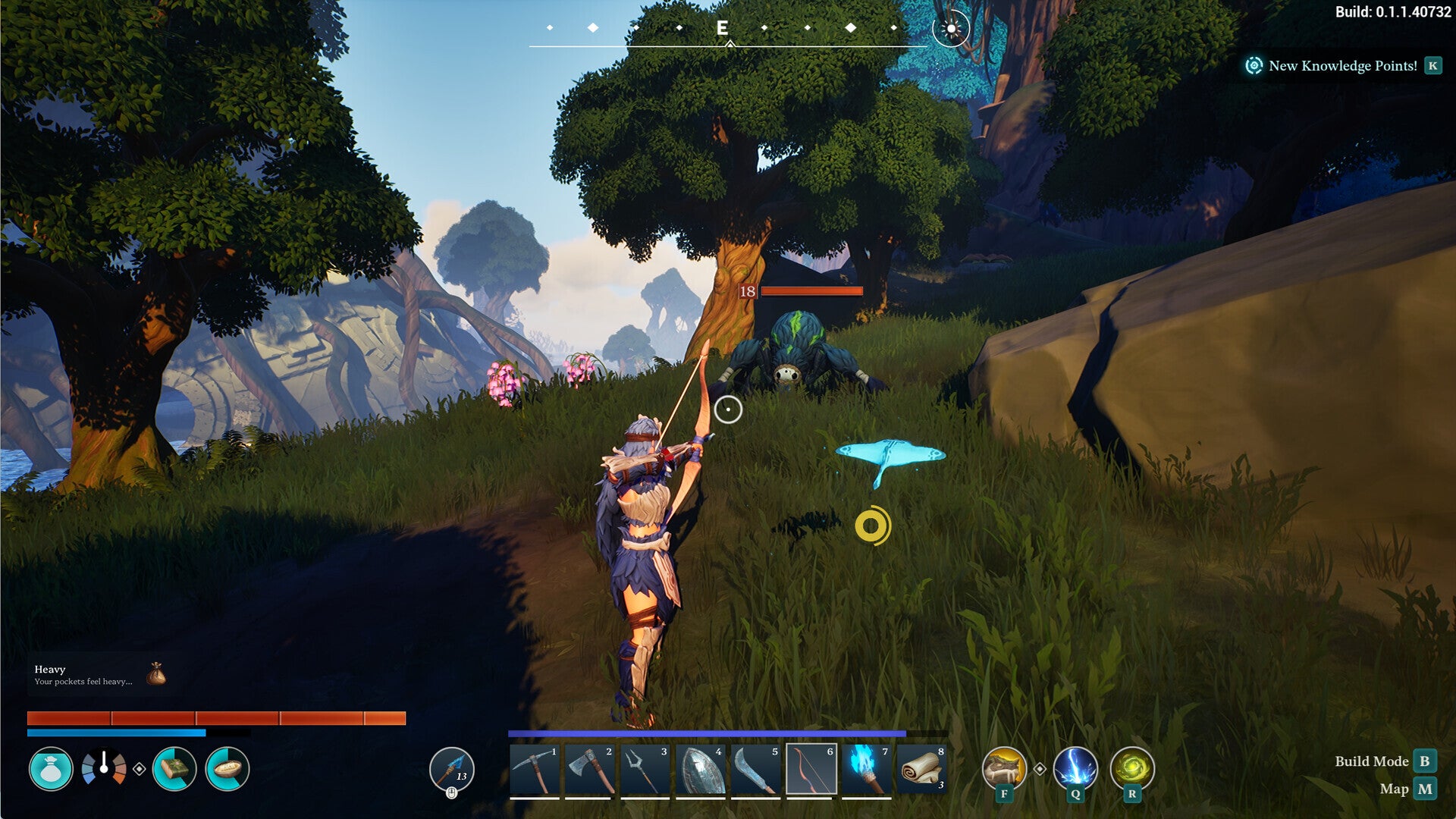Click the temperature gauge icon
The image size is (1456, 819).
tap(104, 767)
